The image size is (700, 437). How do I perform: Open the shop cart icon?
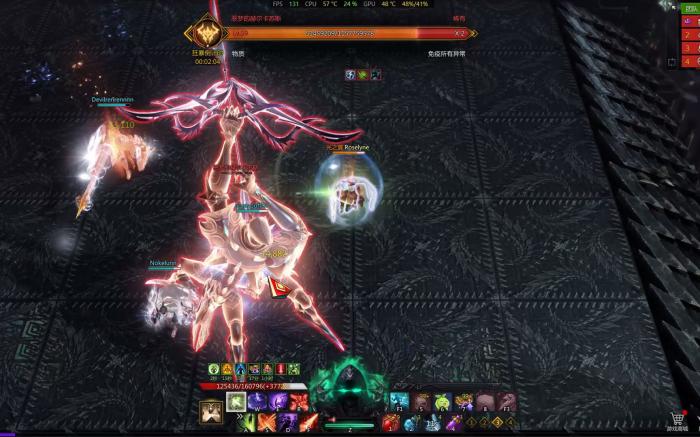679,419
